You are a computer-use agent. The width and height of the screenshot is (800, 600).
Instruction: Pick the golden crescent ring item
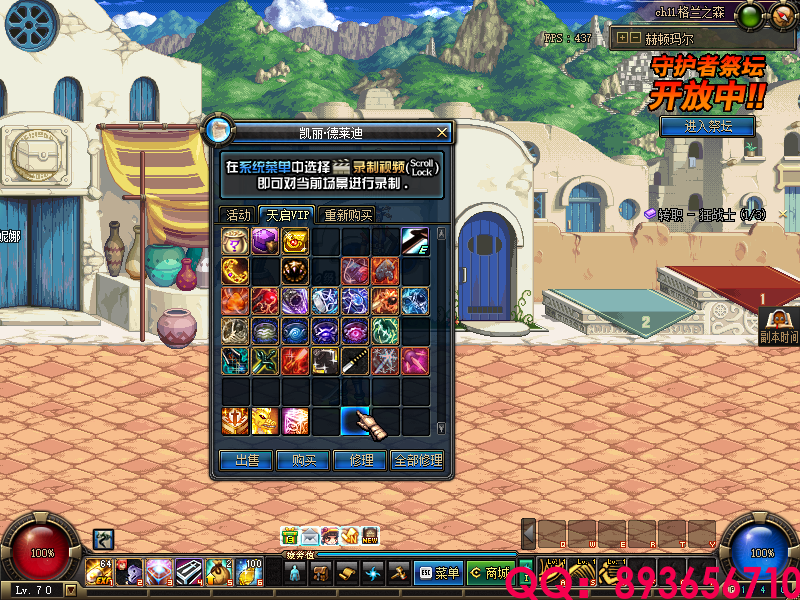(x=236, y=271)
